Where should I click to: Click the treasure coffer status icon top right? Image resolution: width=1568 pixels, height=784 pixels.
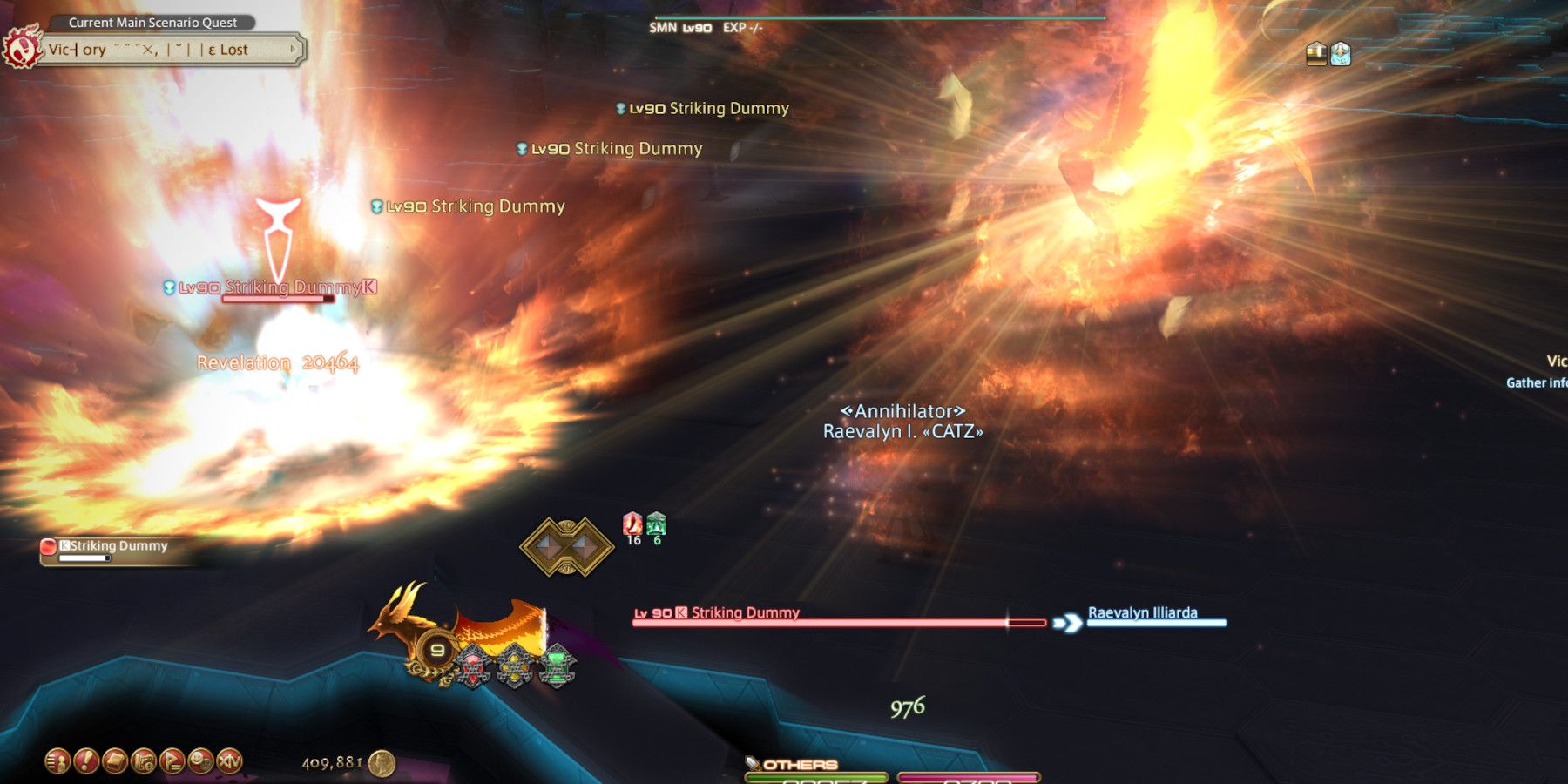(1316, 53)
